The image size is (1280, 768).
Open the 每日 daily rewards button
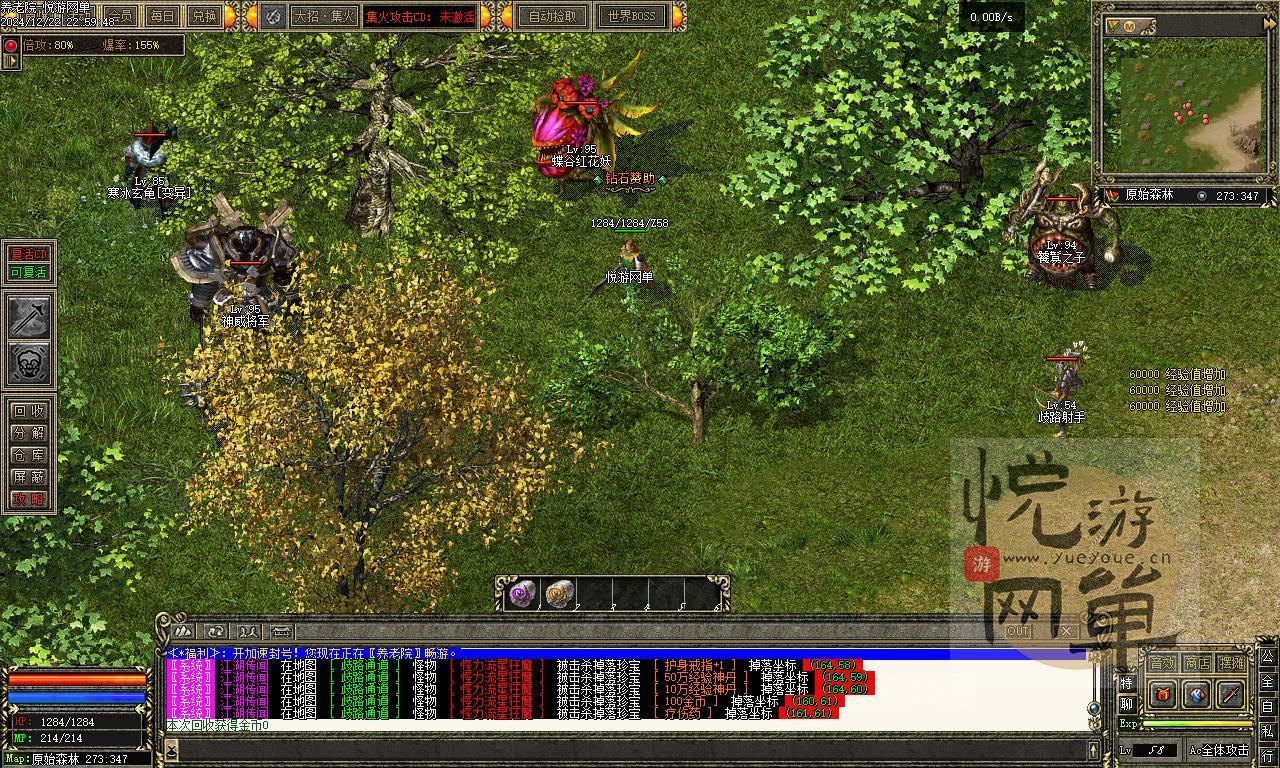point(163,16)
